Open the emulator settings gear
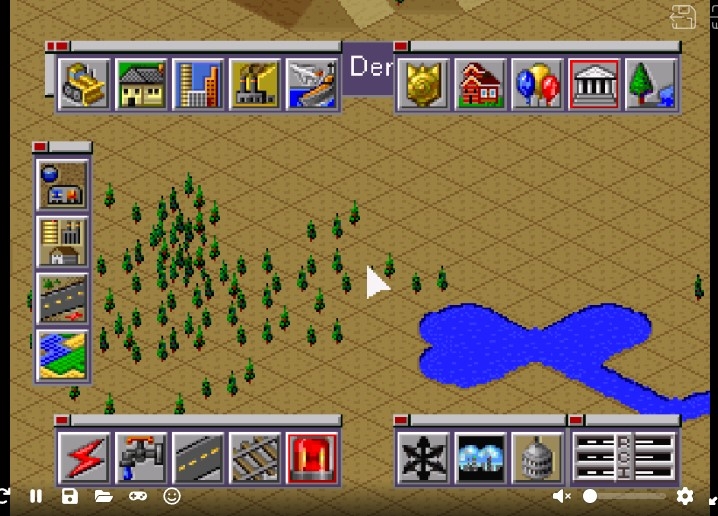This screenshot has width=718, height=516. [x=685, y=496]
